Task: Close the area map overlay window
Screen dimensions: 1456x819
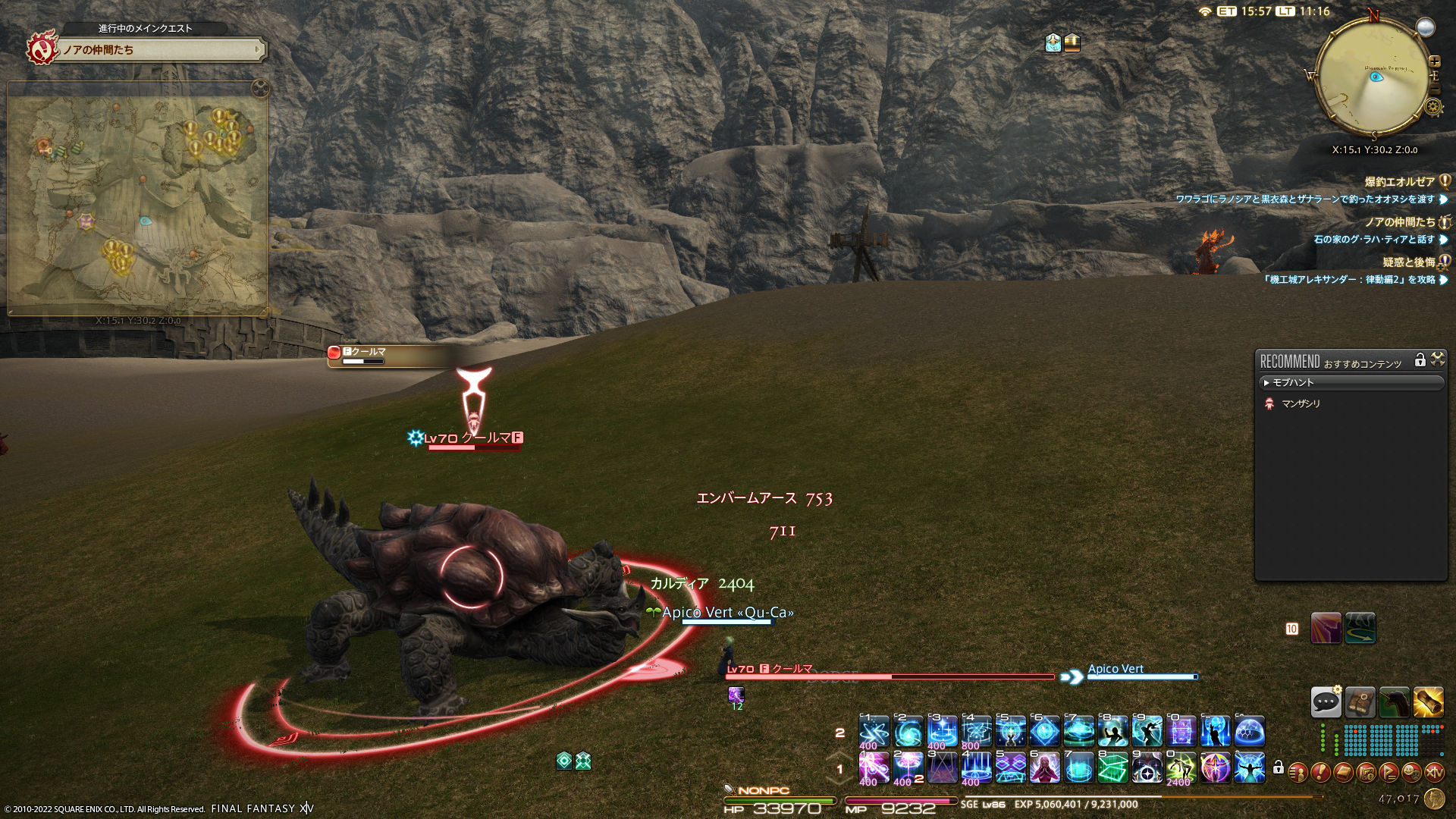Action: (260, 88)
